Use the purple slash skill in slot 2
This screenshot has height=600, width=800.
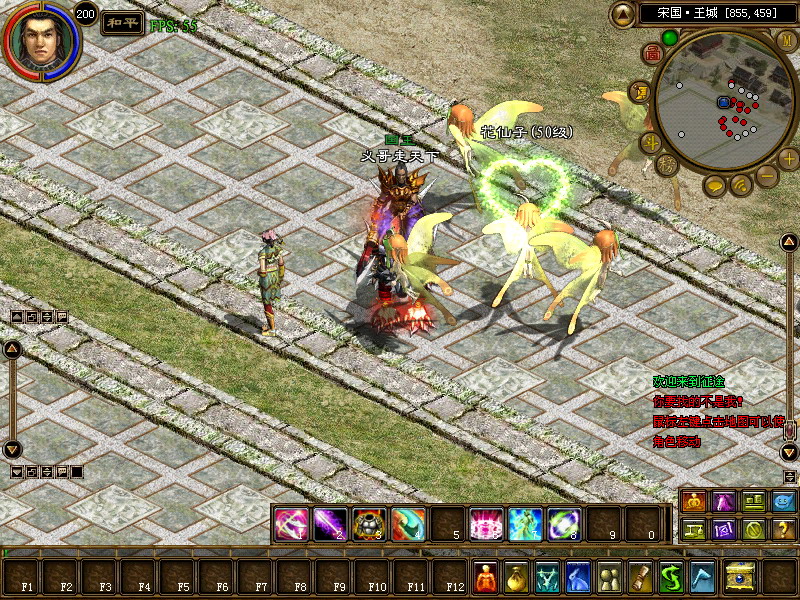(330, 523)
